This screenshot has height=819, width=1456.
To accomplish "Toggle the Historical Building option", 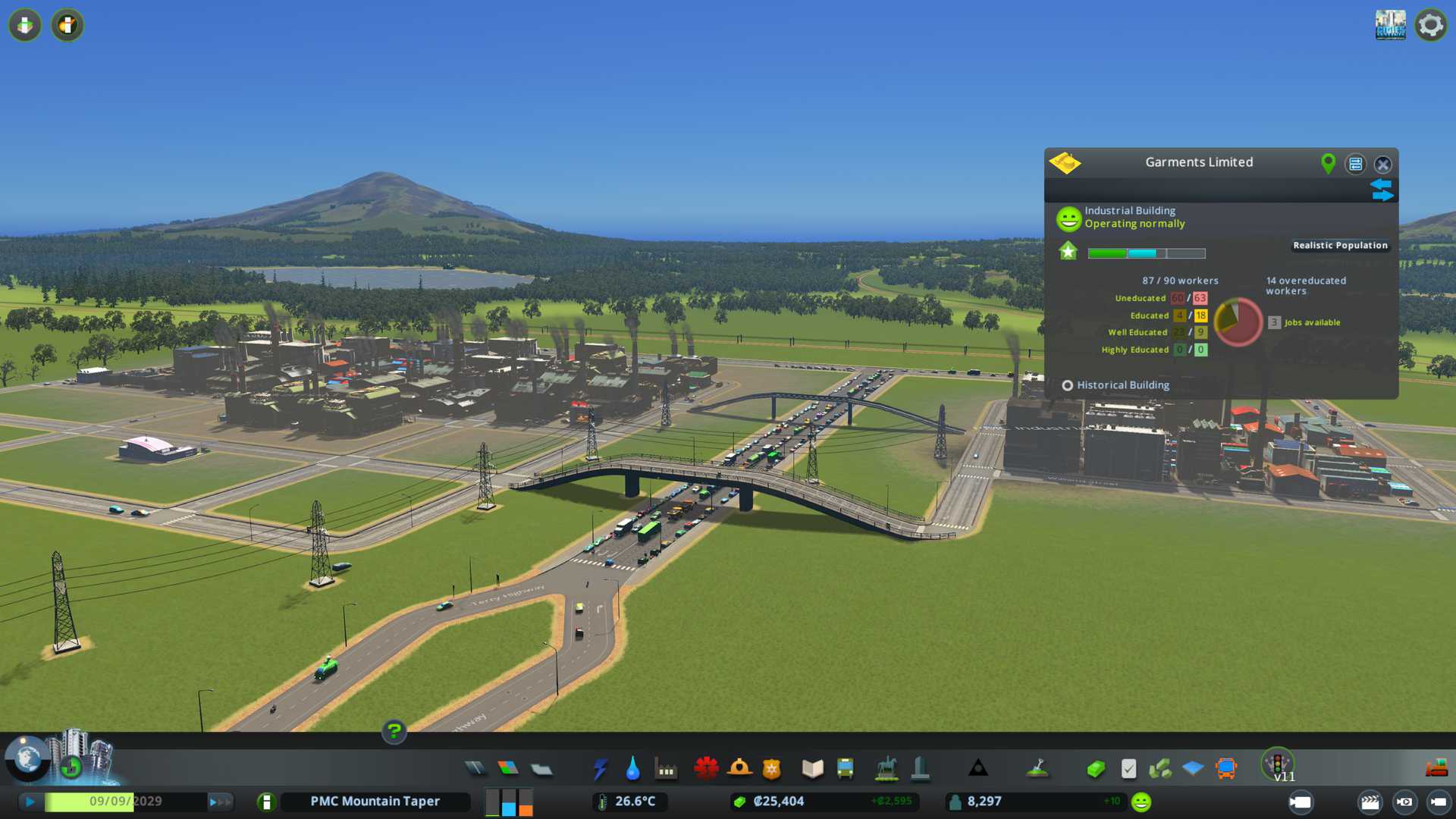I will (1068, 385).
